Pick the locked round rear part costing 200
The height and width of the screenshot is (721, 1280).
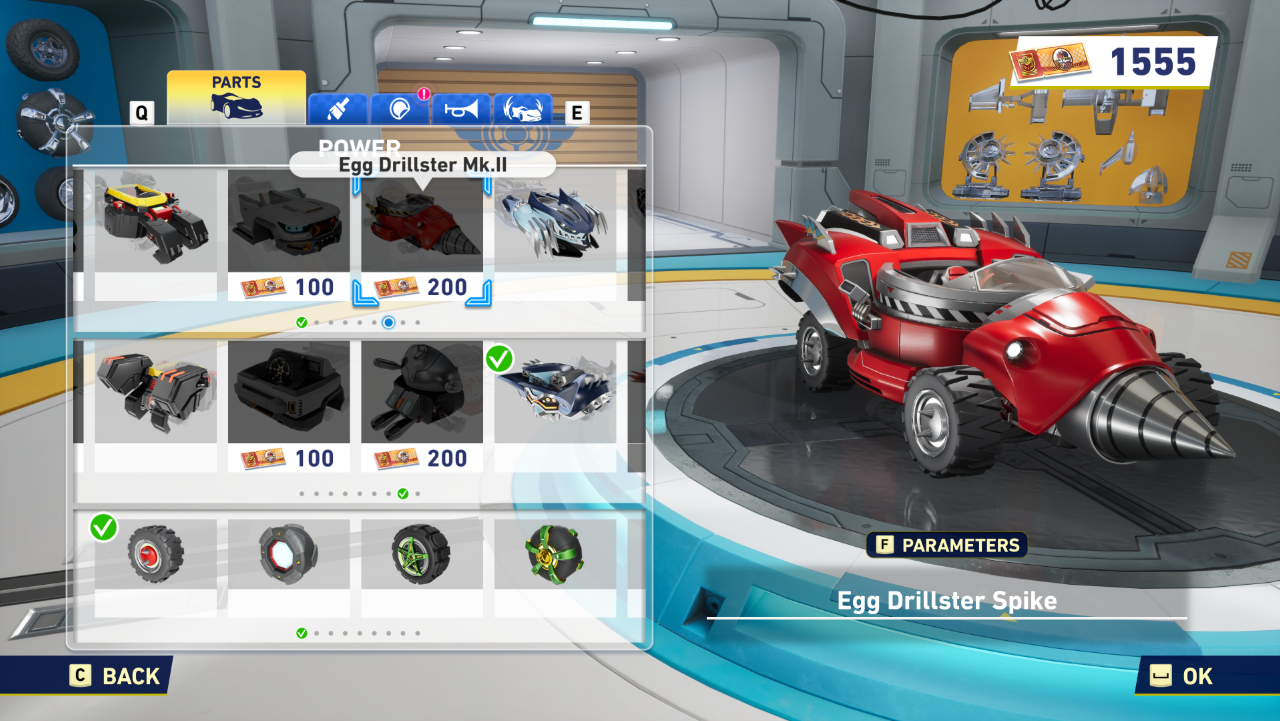pos(421,406)
